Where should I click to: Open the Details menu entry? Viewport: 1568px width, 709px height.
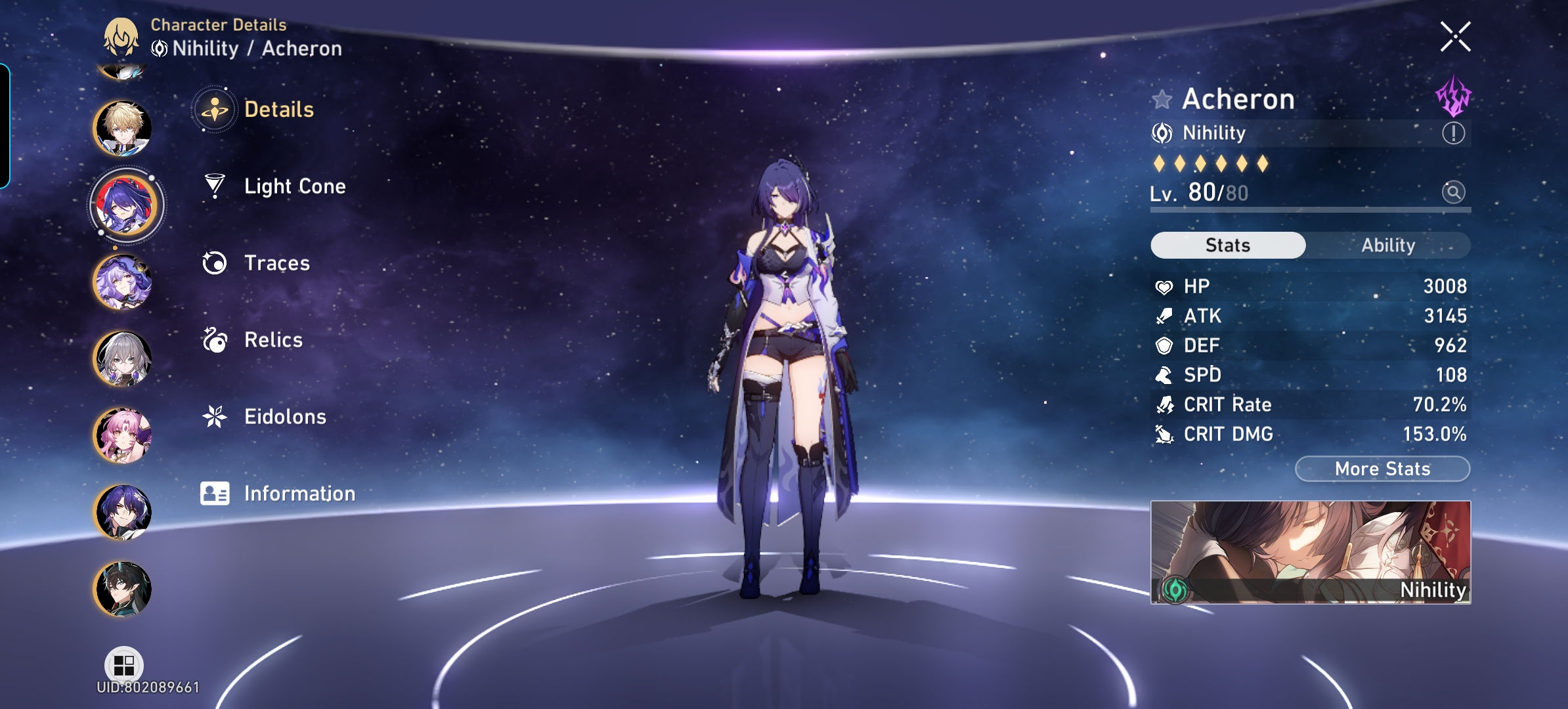[x=280, y=110]
